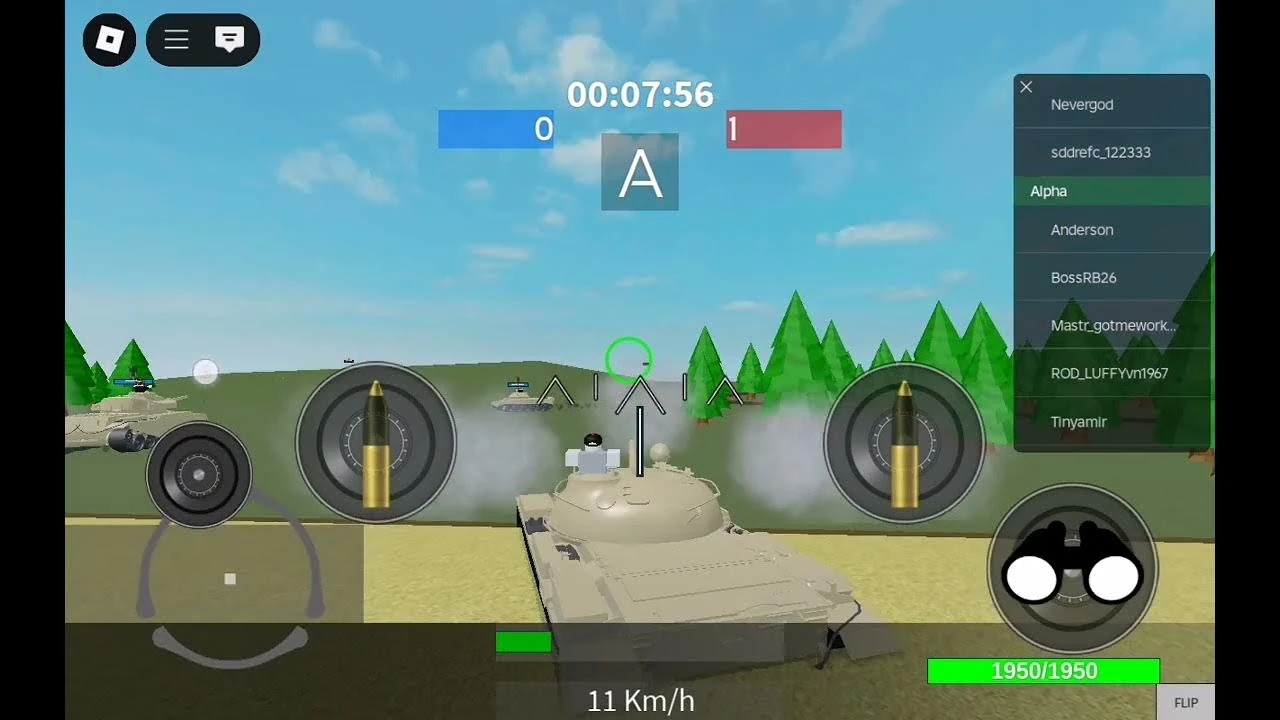This screenshot has width=1280, height=720.
Task: Click the green health bar showing 1950/1950
Action: (1043, 670)
